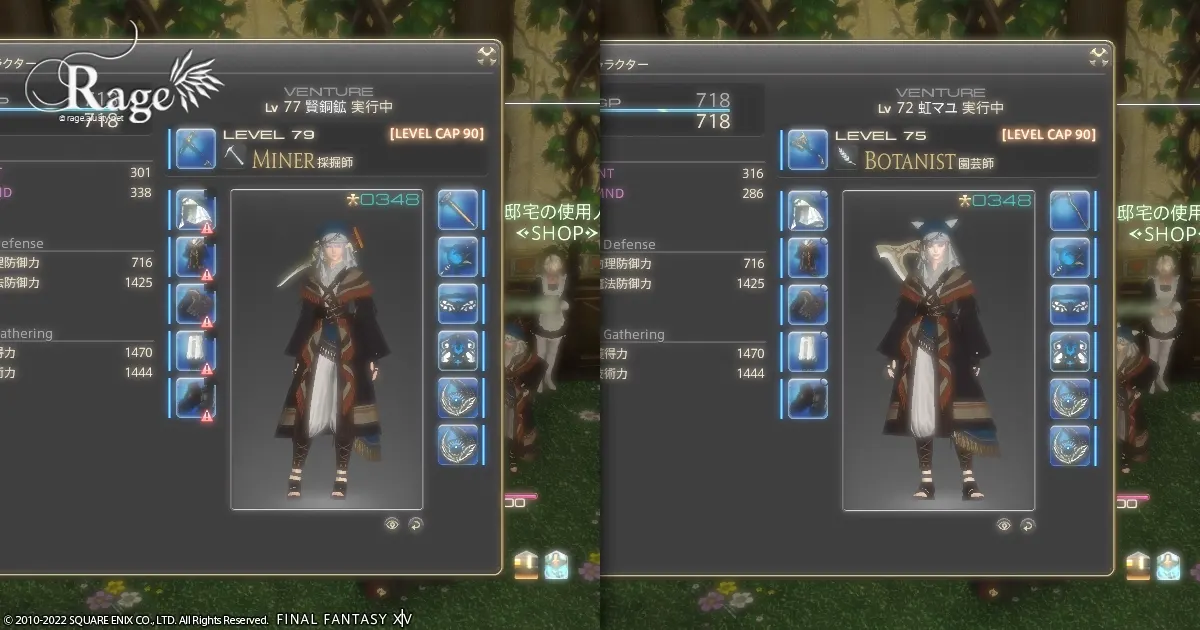Open the Botanist's boots slot
Viewport: 1200px width, 630px height.
coord(807,398)
